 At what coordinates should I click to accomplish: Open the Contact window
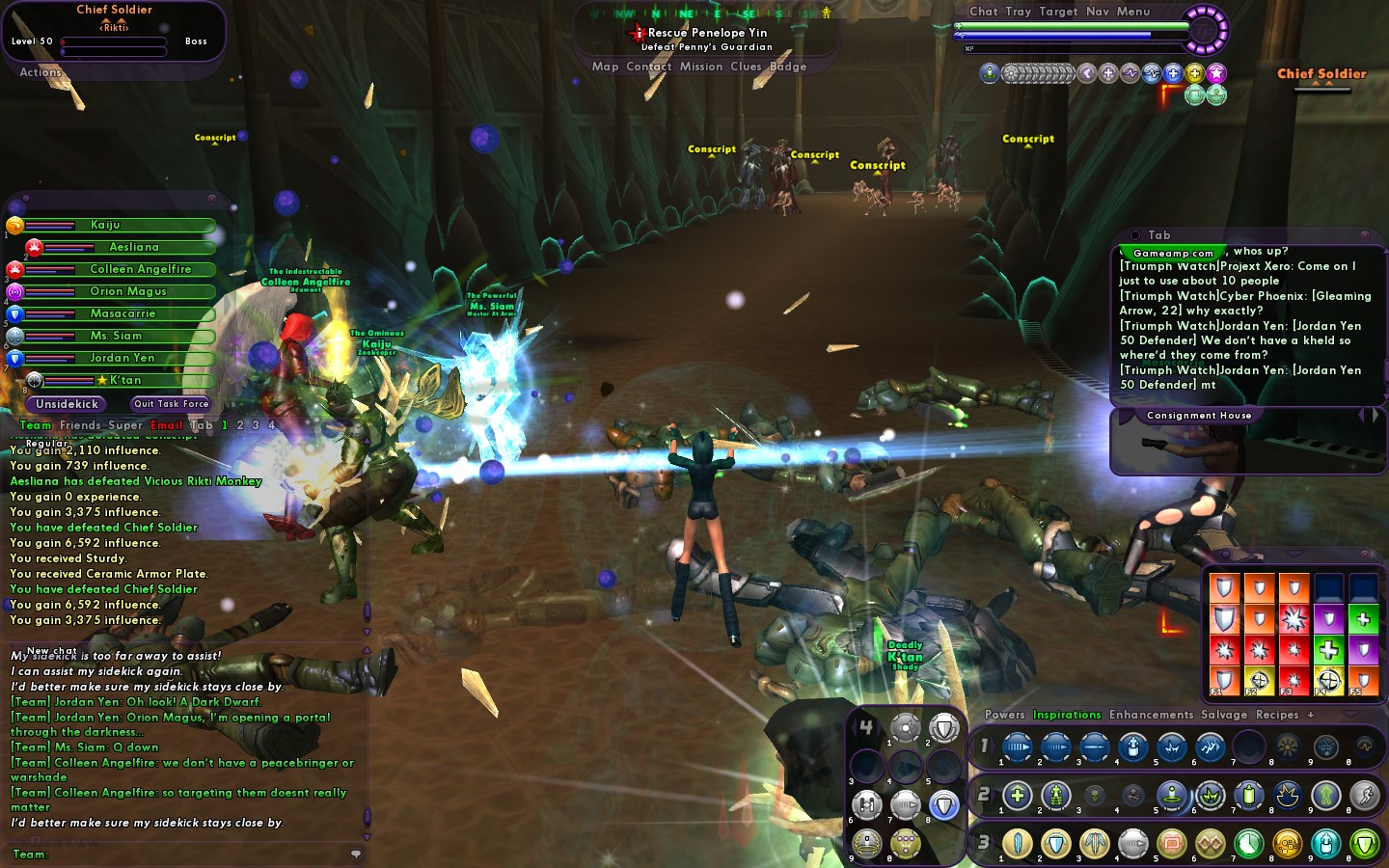coord(648,67)
